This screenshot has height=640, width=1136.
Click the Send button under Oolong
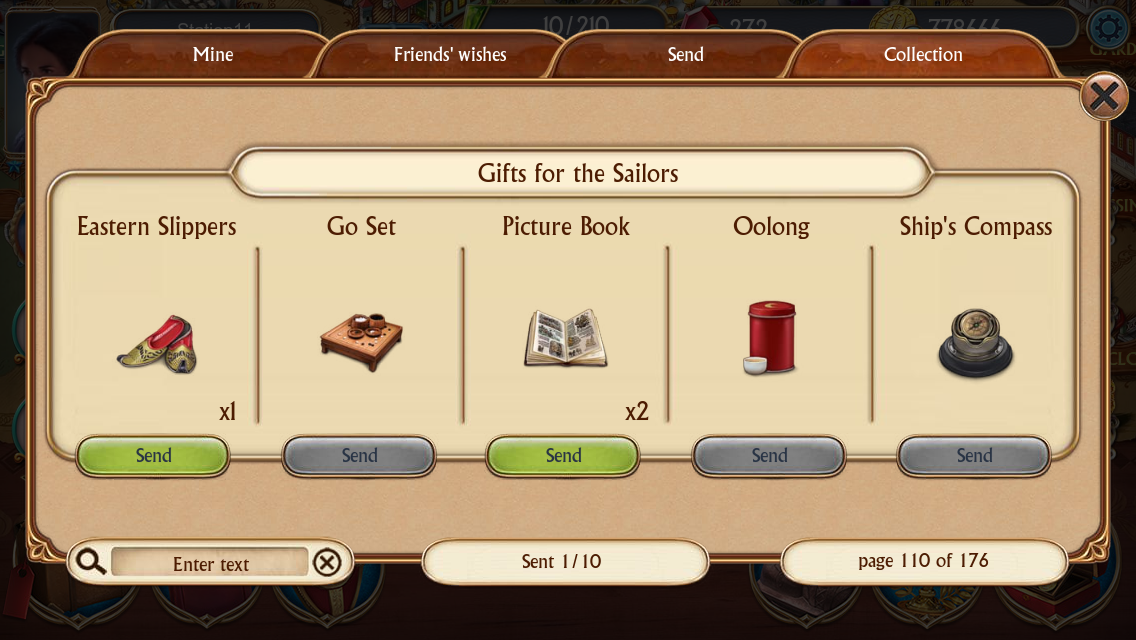point(769,456)
